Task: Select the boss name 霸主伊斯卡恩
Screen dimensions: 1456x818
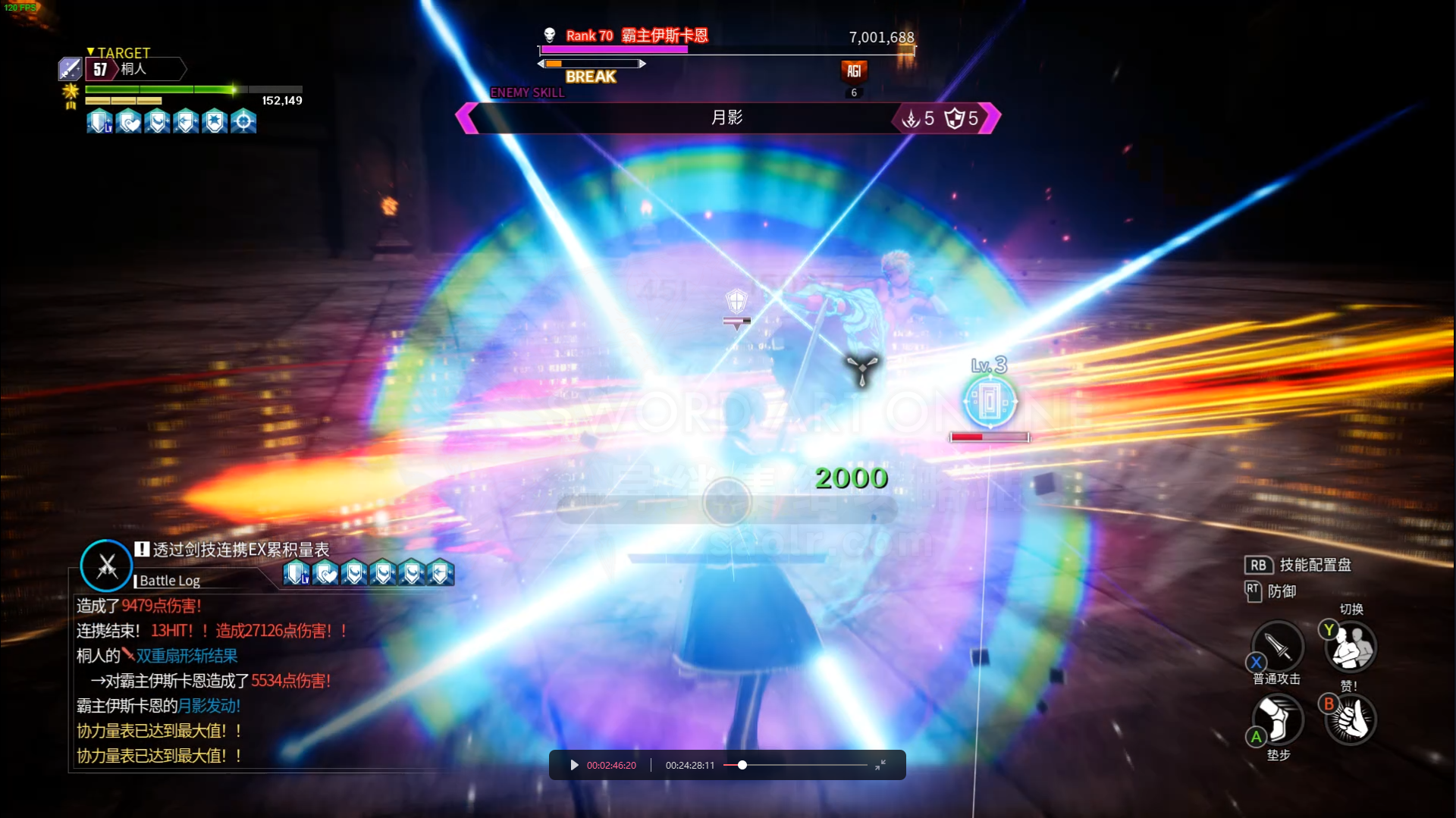Action: pos(664,36)
